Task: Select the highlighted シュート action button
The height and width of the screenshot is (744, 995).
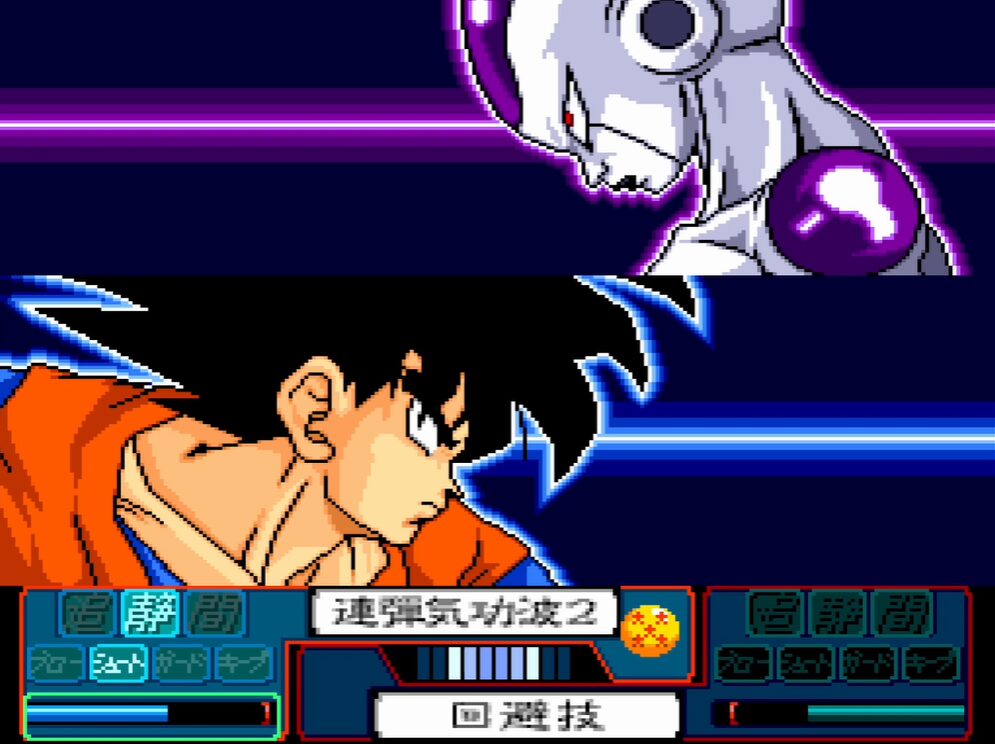Action: [x=119, y=662]
